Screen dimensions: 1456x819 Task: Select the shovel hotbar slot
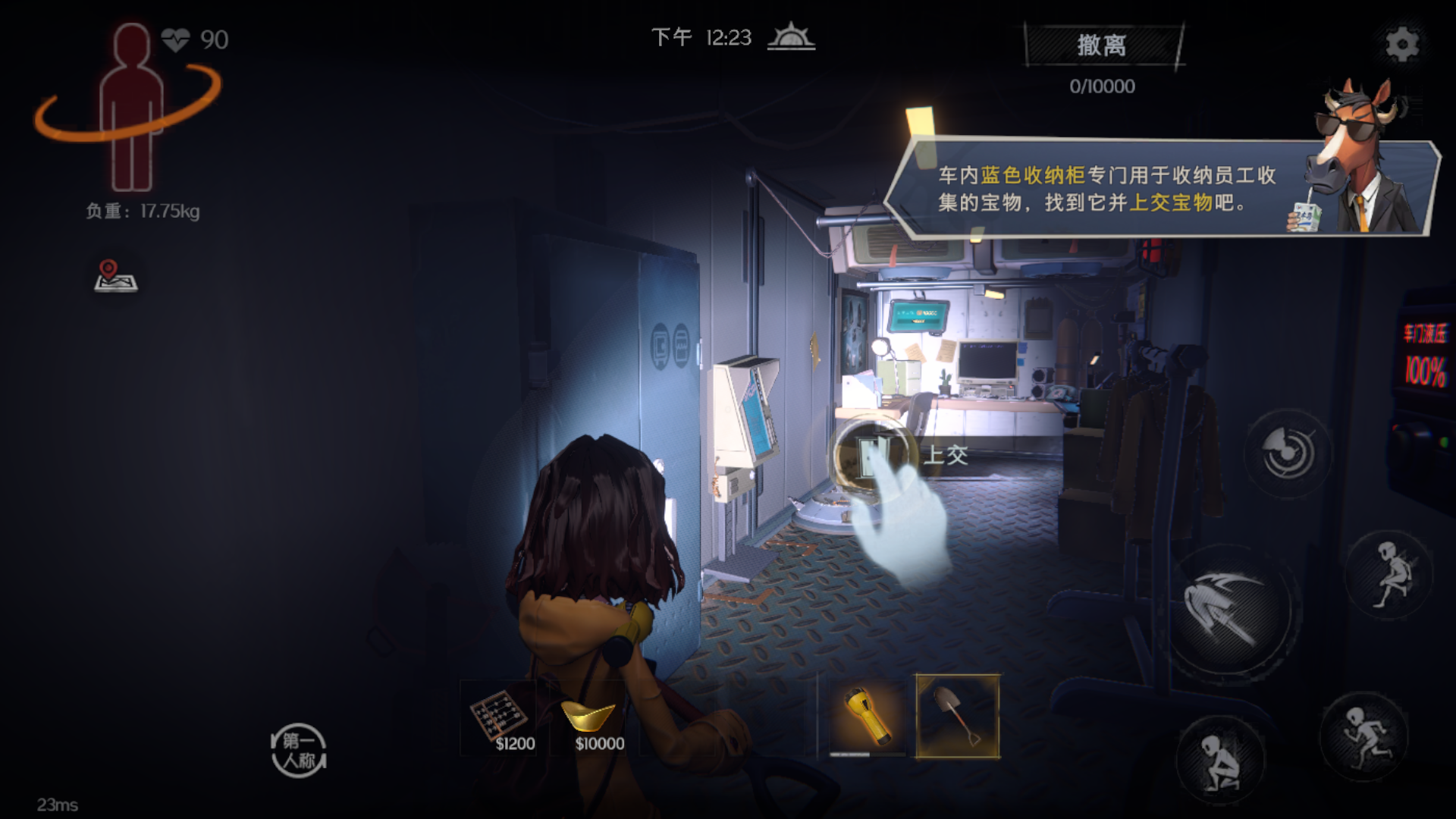coord(958,716)
